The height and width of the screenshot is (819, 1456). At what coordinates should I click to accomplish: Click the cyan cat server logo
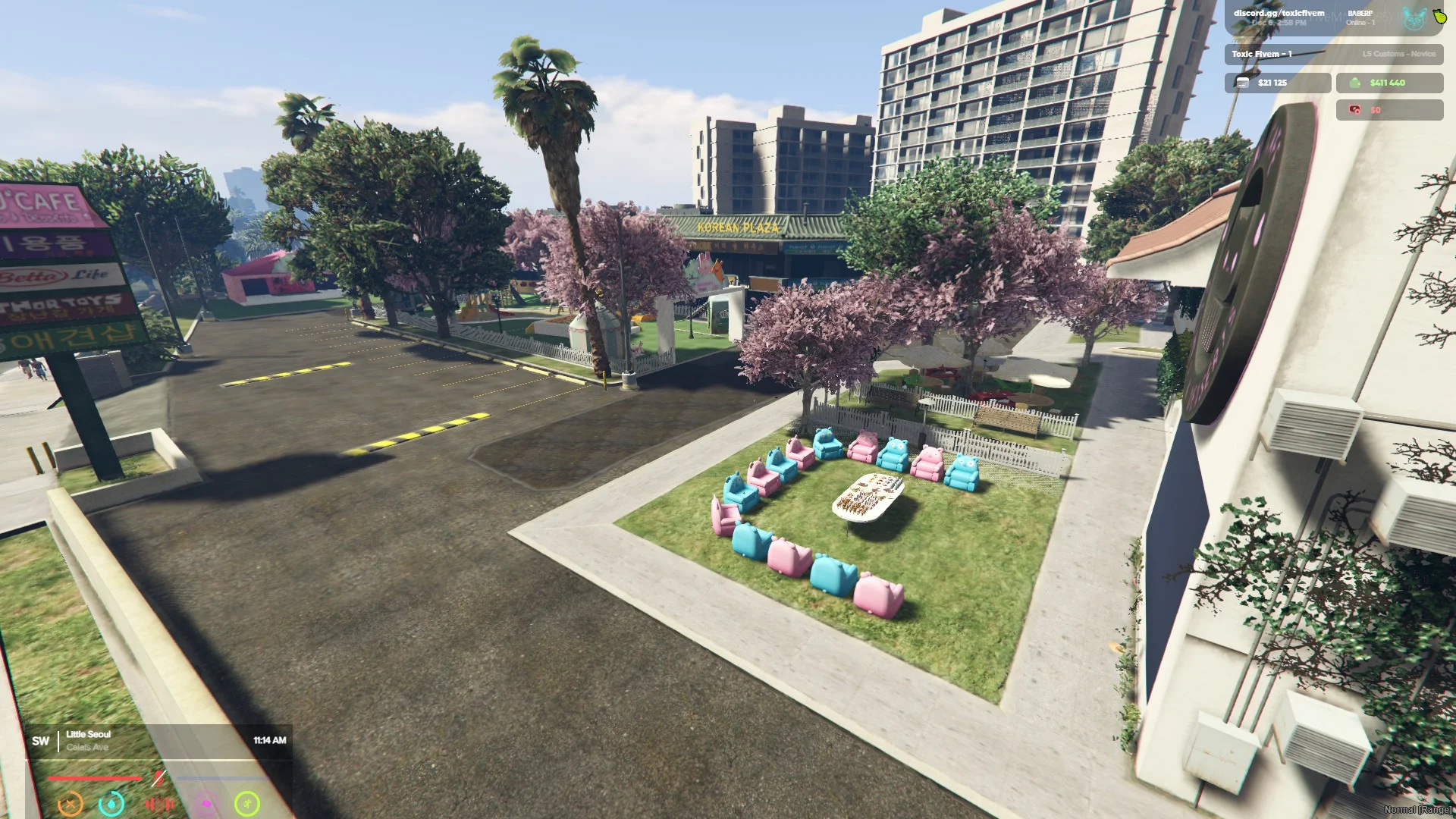point(1414,18)
